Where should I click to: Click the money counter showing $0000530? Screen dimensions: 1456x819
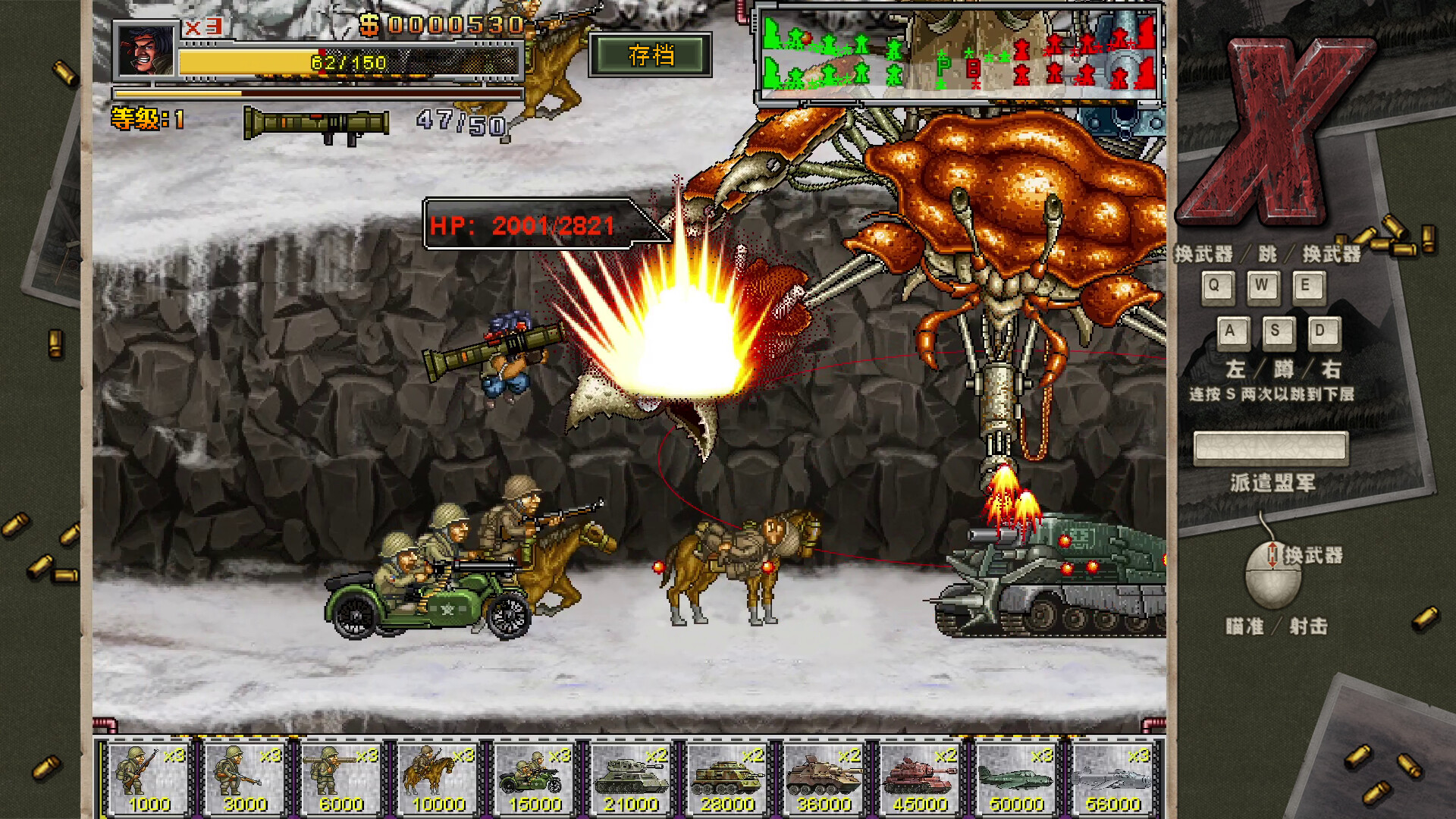440,25
